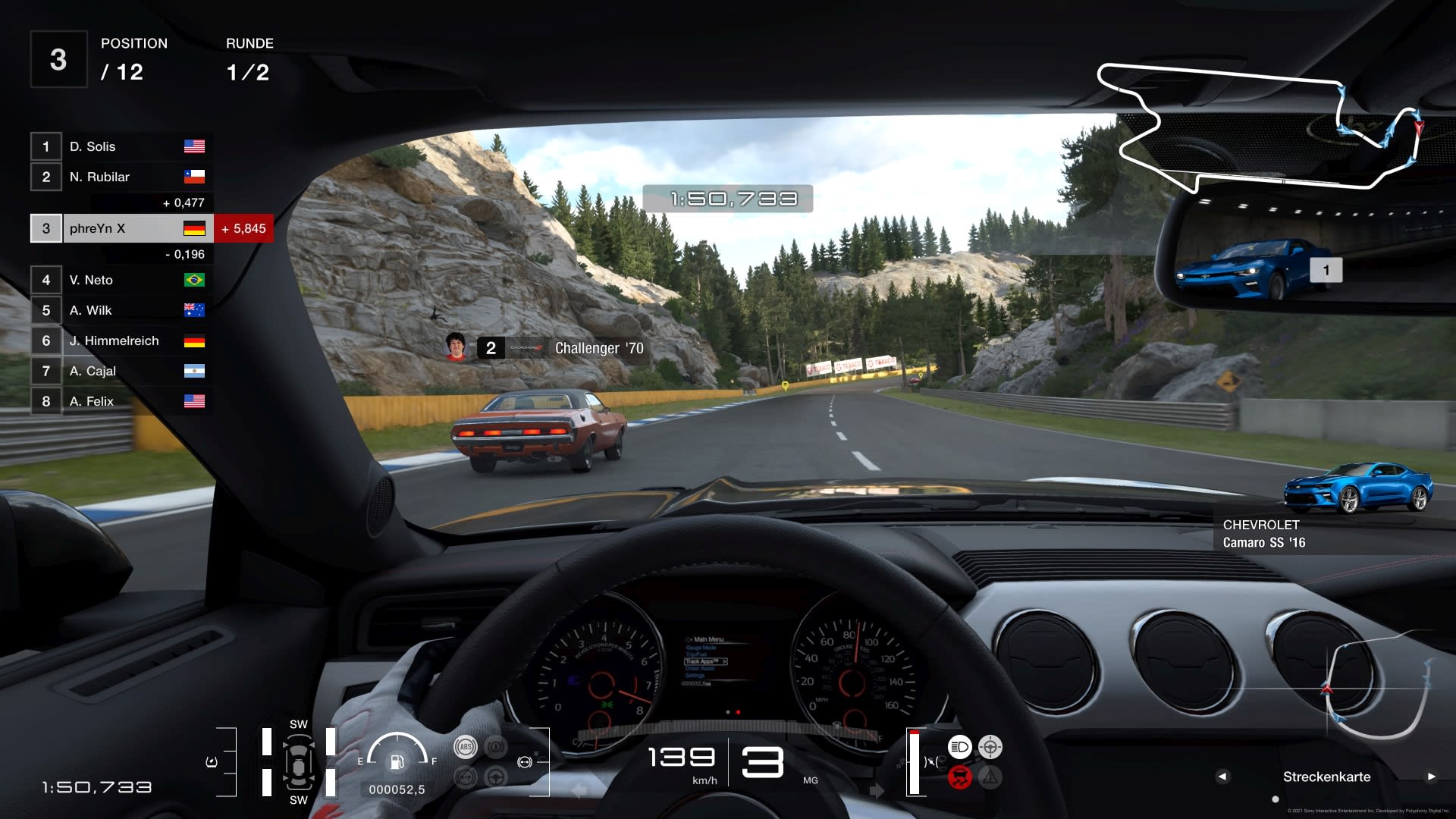1456x819 pixels.
Task: Select D. Solis in the standings list
Action: 121,146
